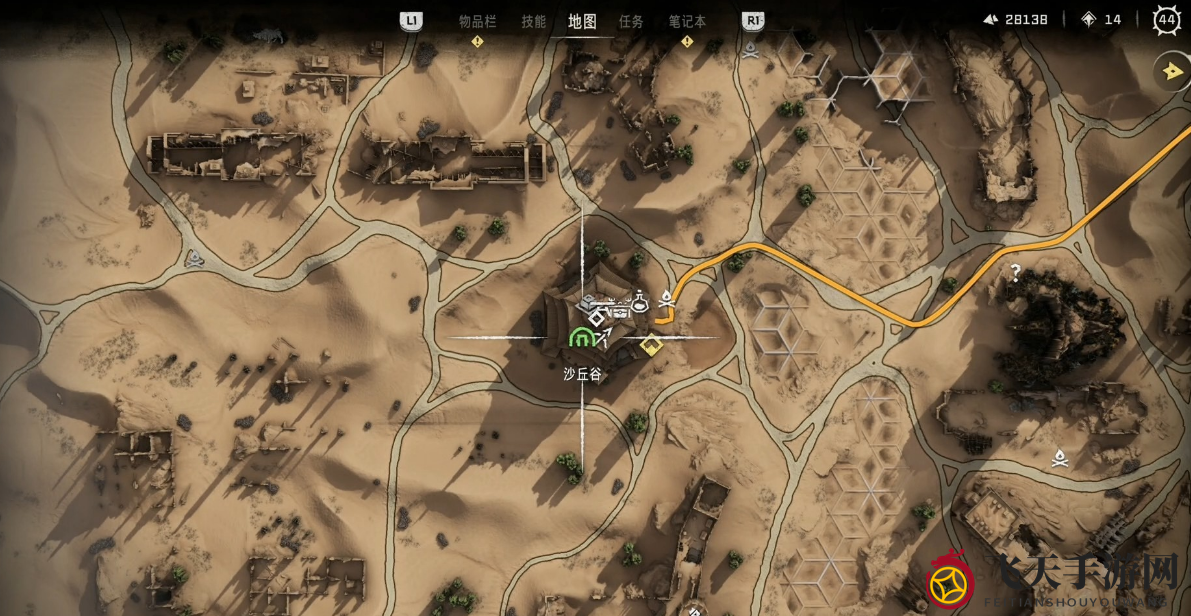Image resolution: width=1191 pixels, height=616 pixels.
Task: Select the white diamond marker in the settlement
Action: point(596,318)
